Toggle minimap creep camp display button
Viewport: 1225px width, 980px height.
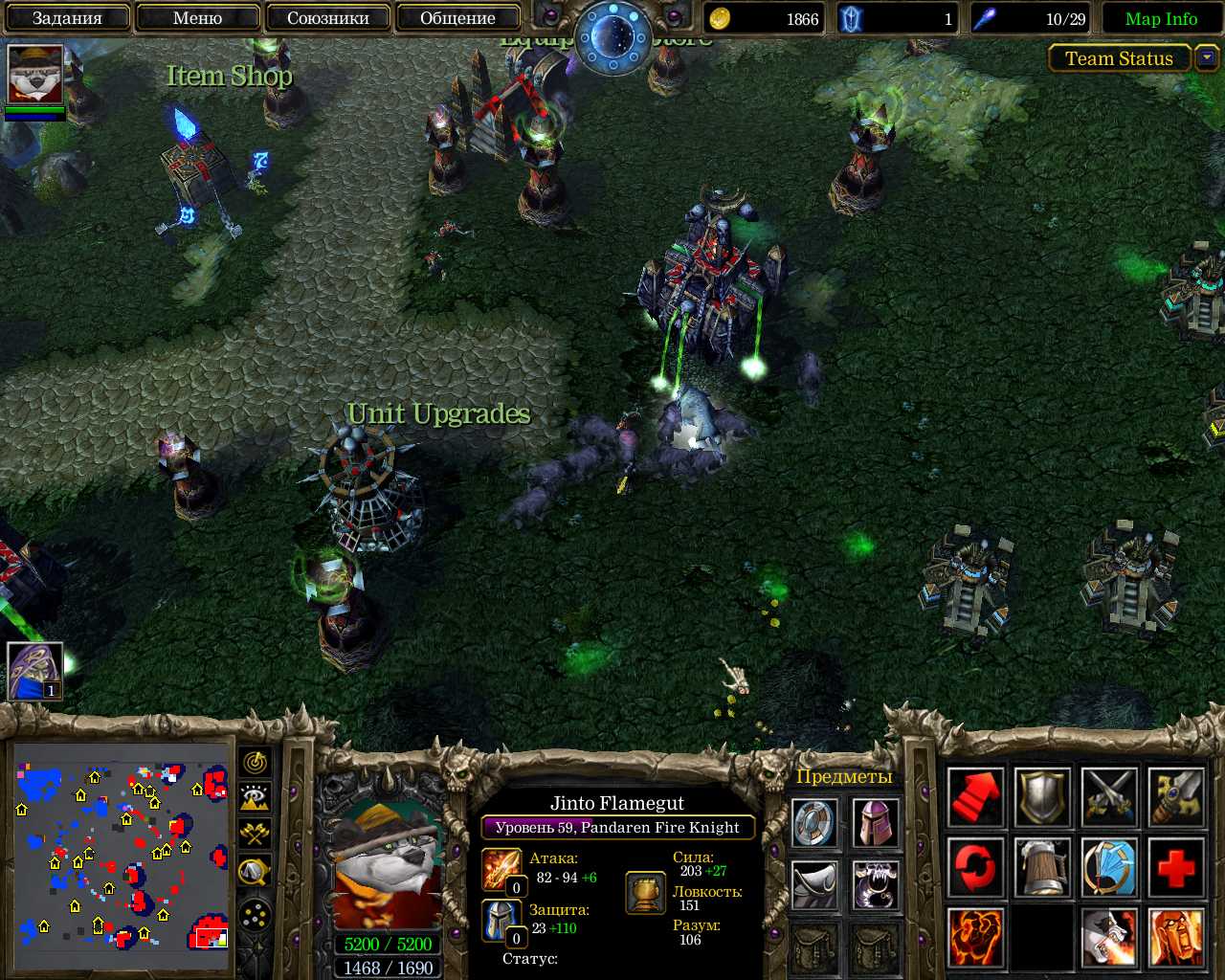click(256, 870)
